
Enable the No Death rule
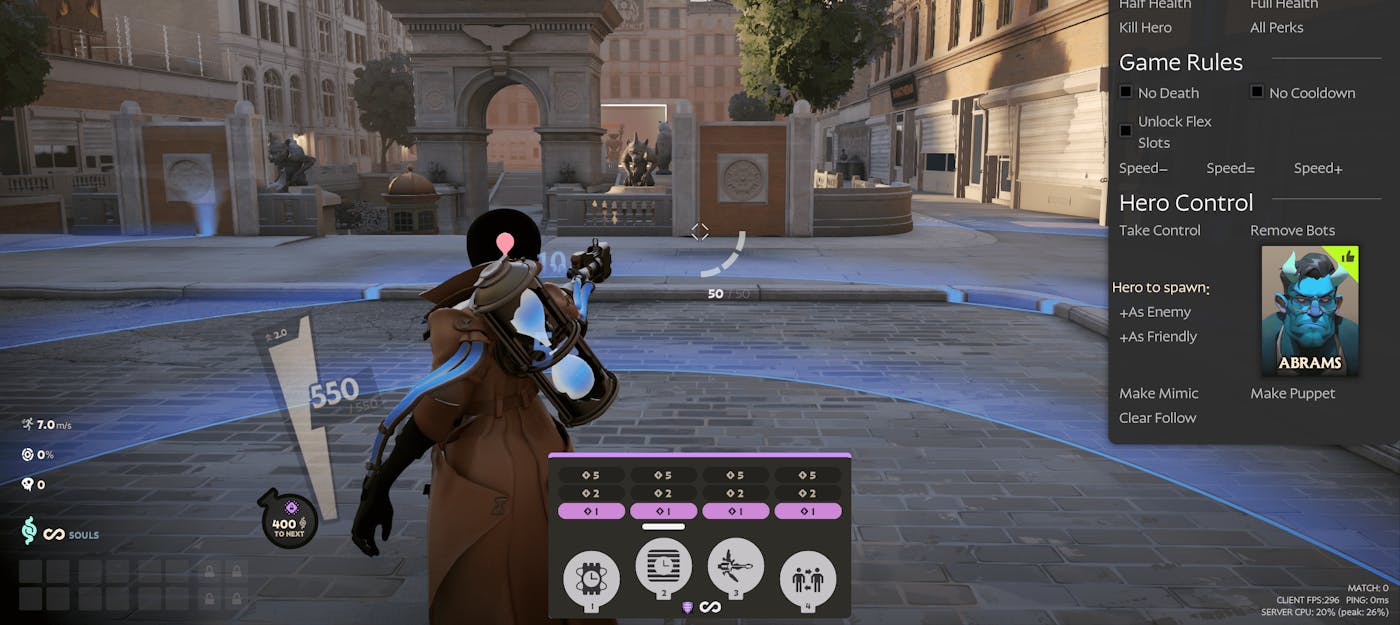point(1126,92)
